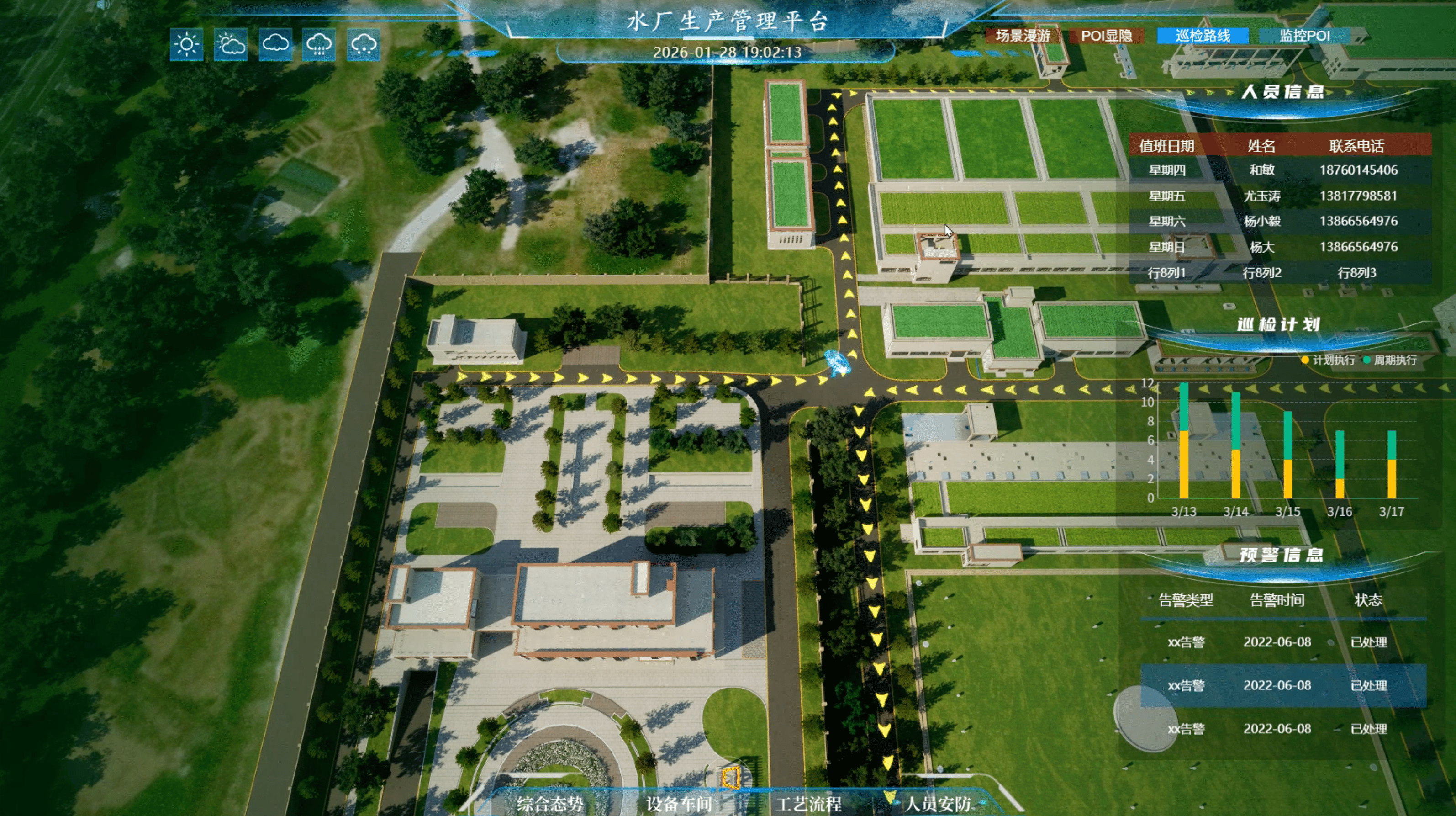Select the highlighted xx告警 alert row
The height and width of the screenshot is (816, 1456).
(1282, 685)
